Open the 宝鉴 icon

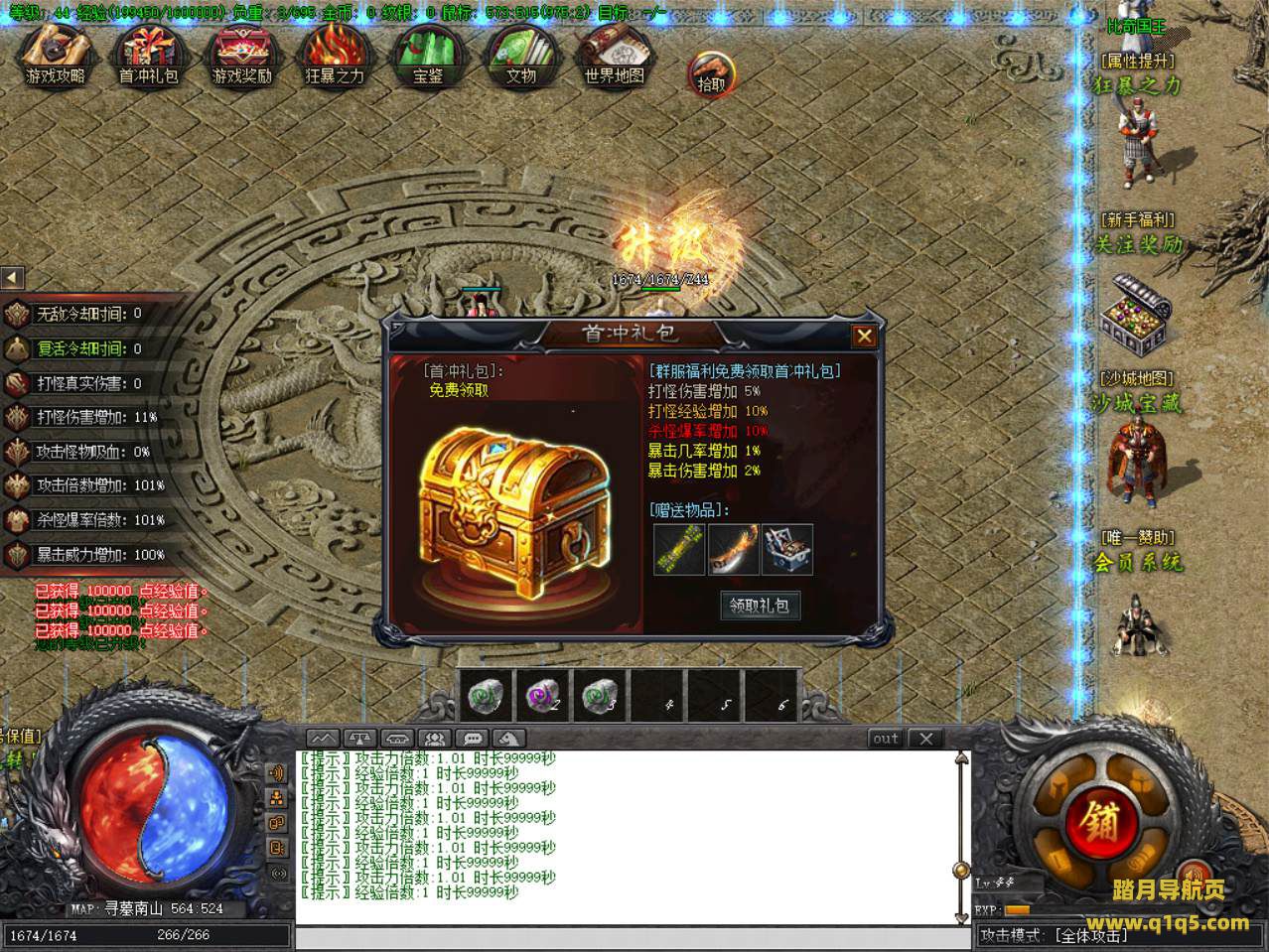[427, 56]
